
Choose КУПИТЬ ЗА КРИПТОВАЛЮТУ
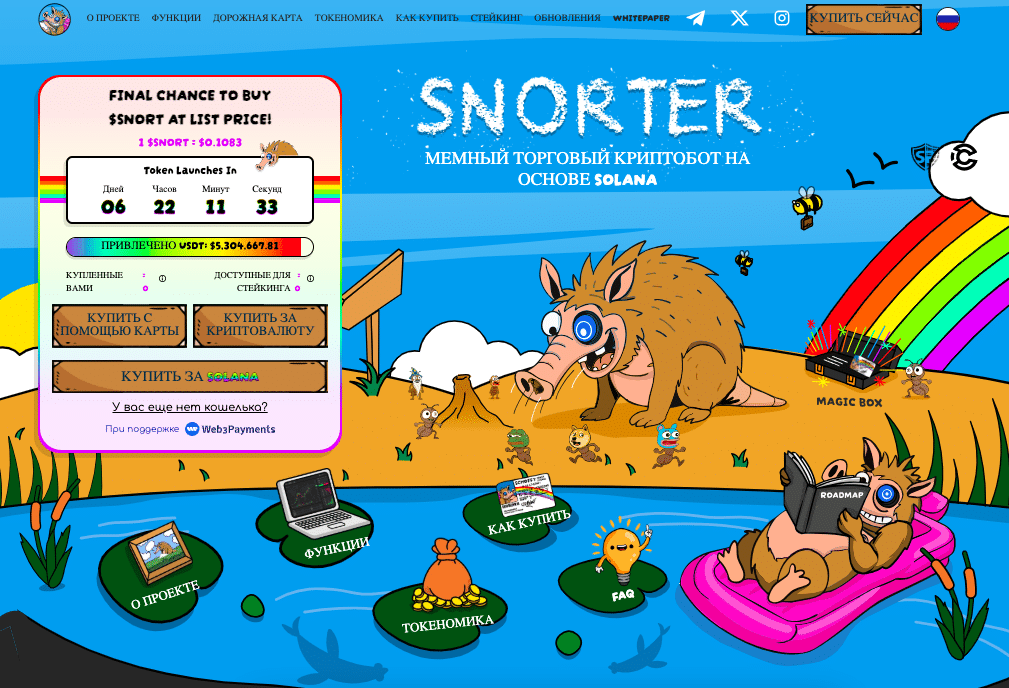260,325
